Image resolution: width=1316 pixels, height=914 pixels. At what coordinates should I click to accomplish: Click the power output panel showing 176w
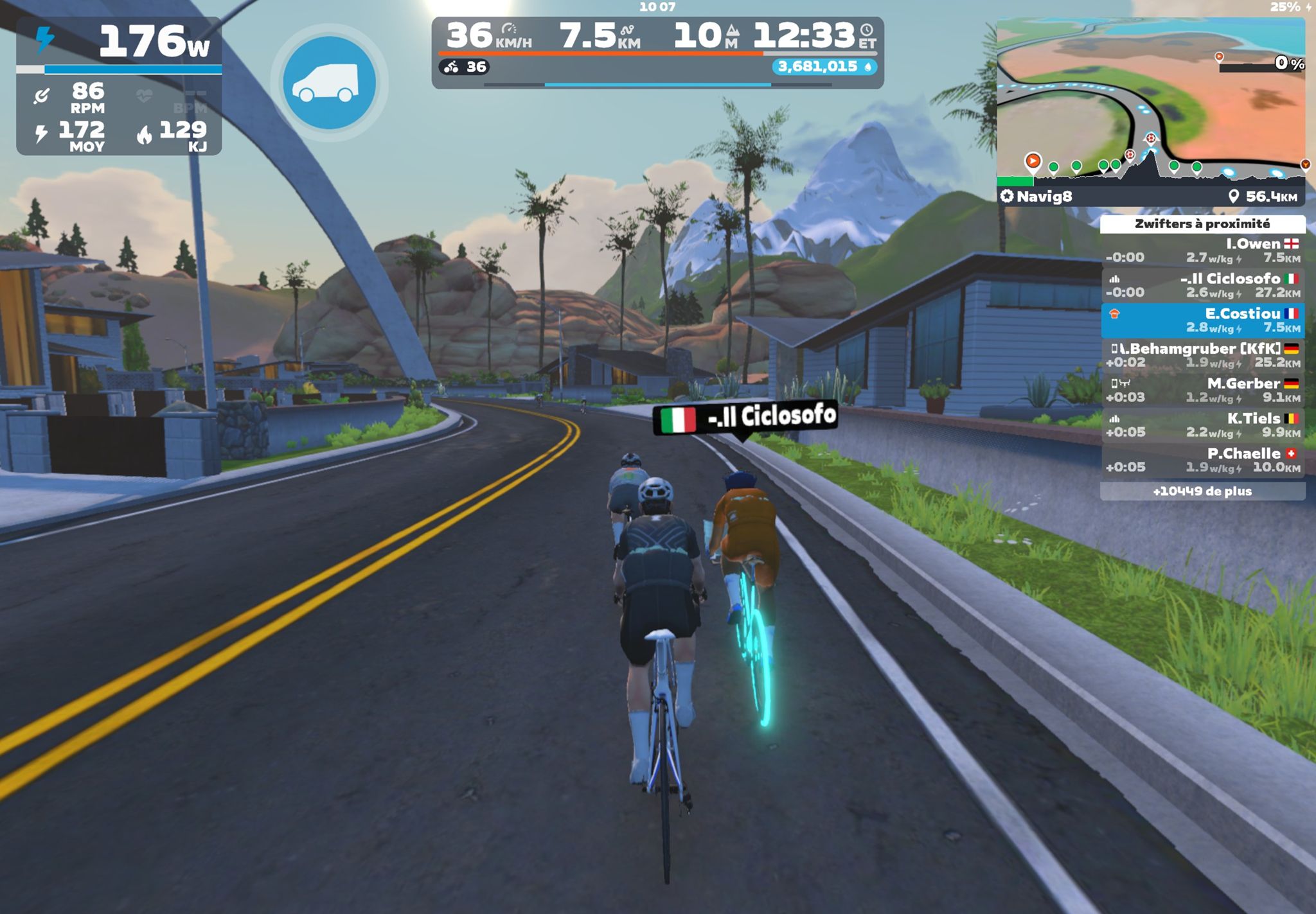coord(119,42)
